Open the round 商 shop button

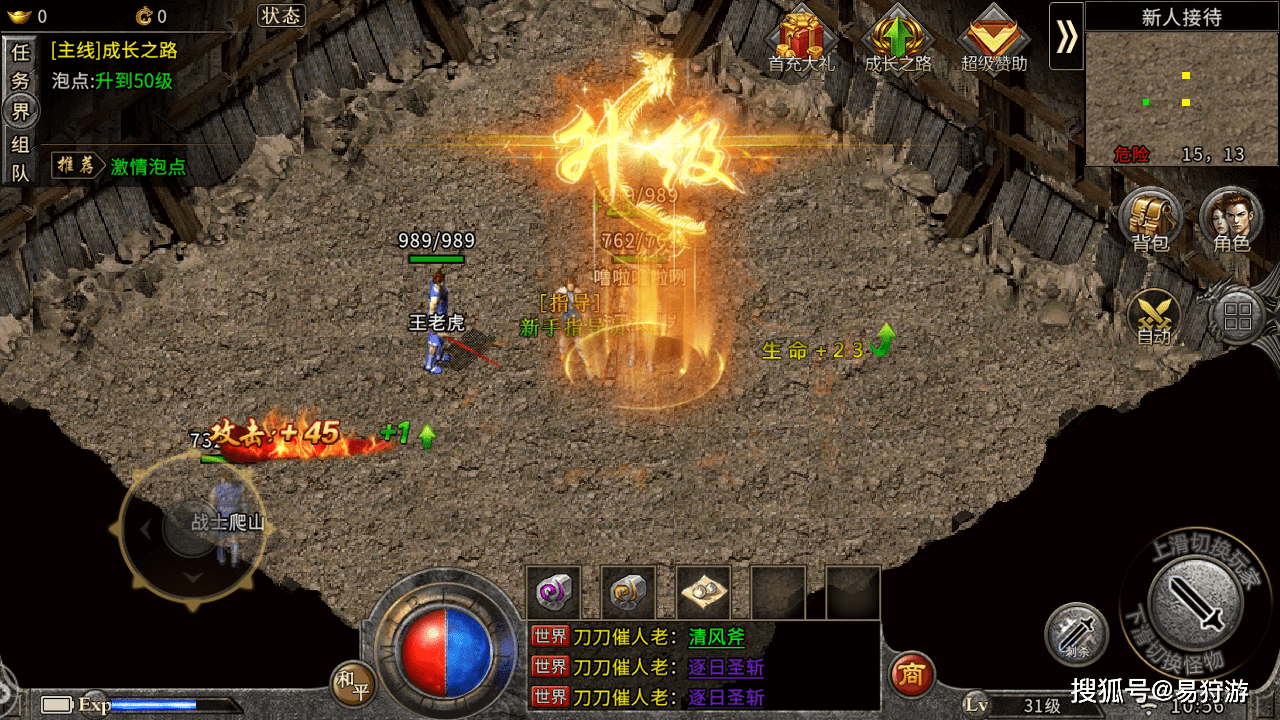pyautogui.click(x=911, y=674)
